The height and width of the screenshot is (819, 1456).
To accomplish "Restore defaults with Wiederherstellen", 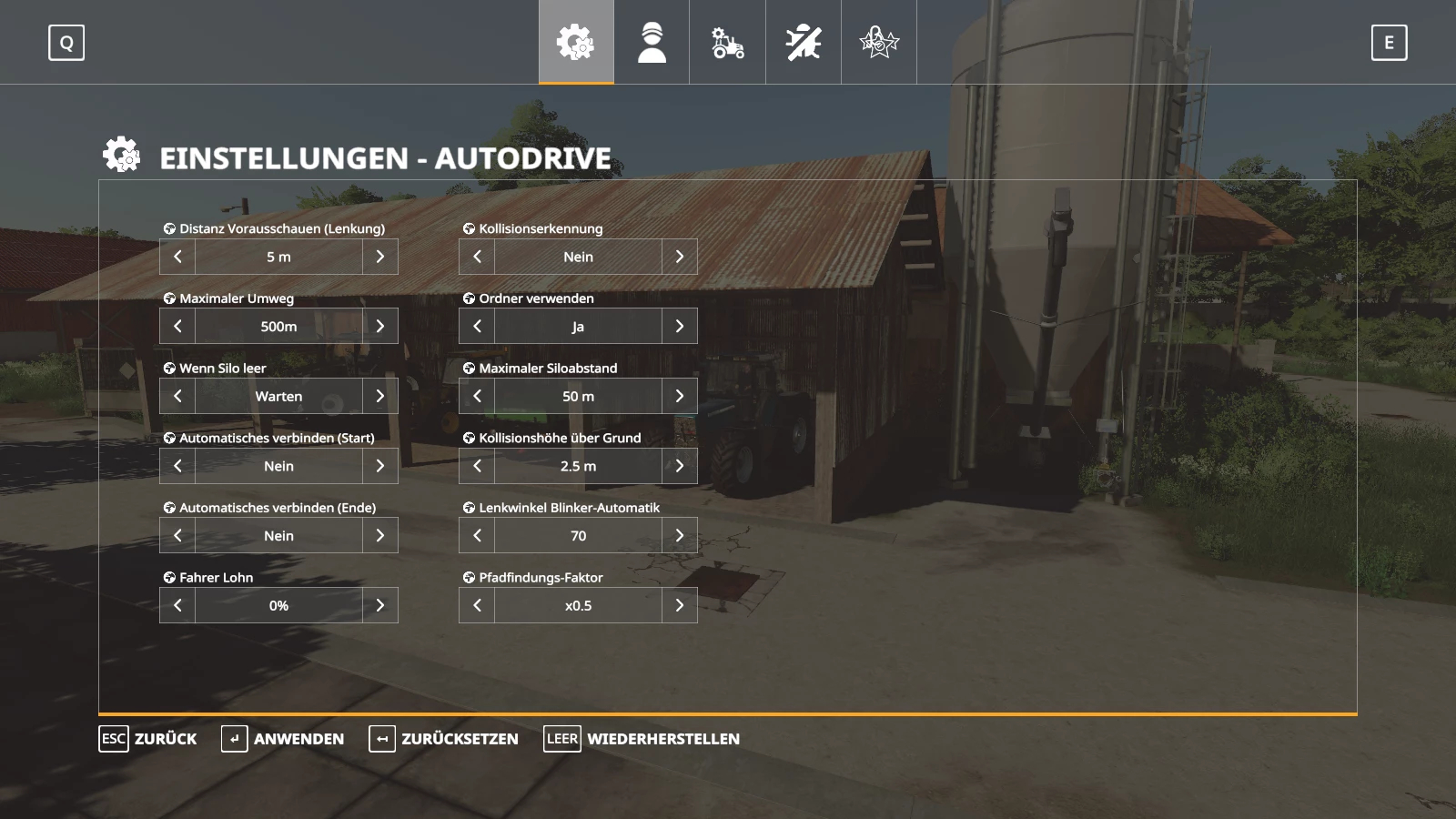I will click(642, 739).
